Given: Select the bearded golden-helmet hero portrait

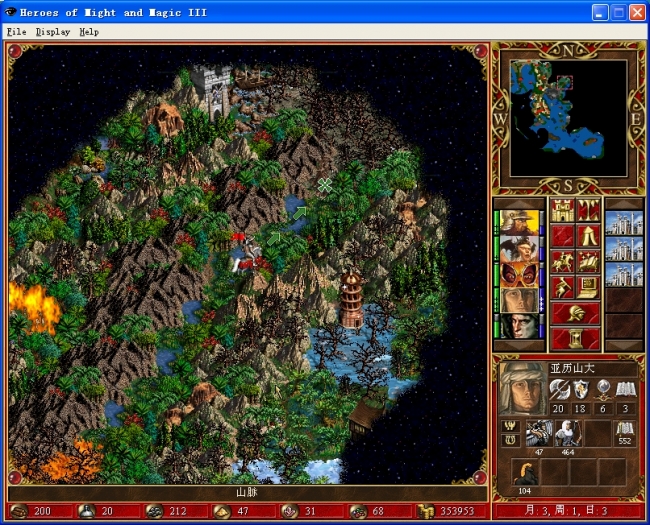Looking at the screenshot, I should tap(518, 222).
